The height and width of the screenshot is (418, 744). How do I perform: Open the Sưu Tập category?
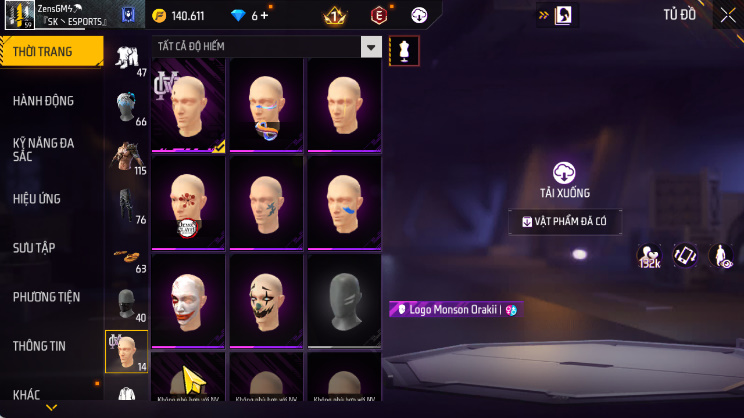37,247
